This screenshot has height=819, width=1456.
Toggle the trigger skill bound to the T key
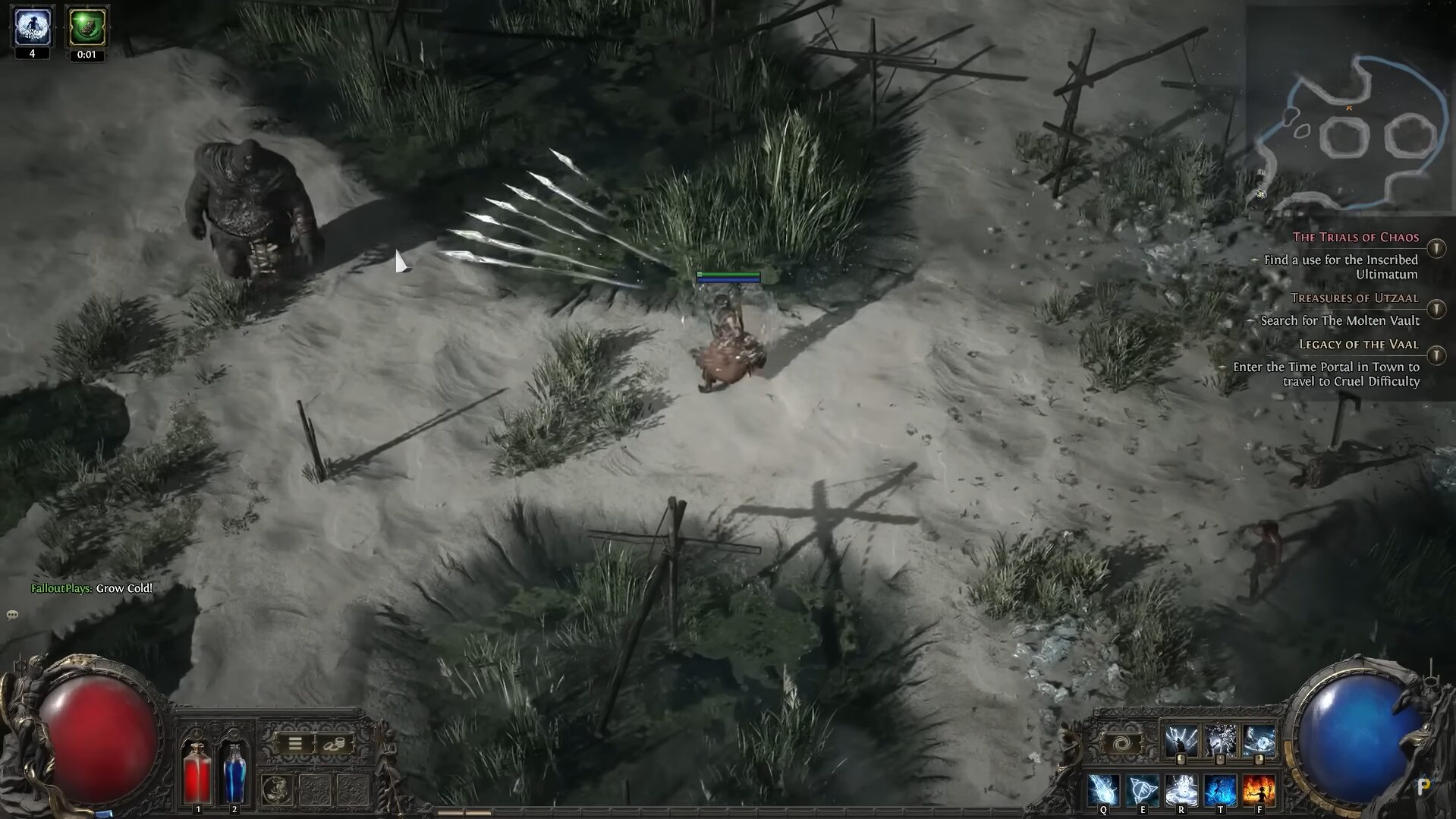1220,790
